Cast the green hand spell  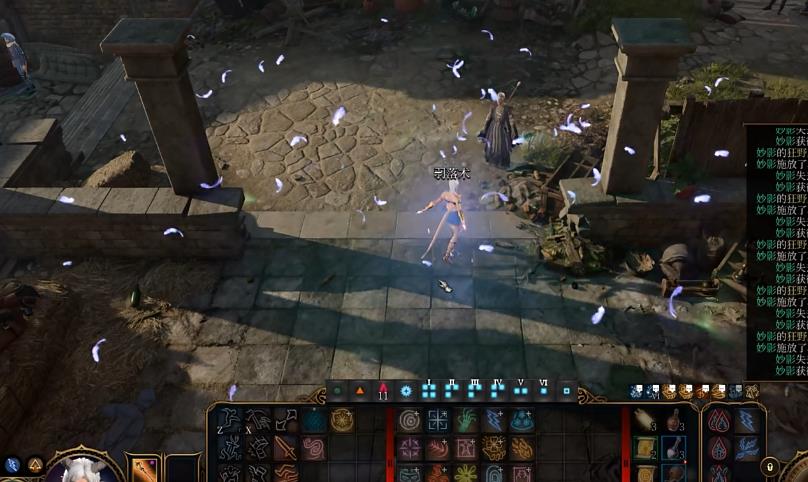point(466,420)
